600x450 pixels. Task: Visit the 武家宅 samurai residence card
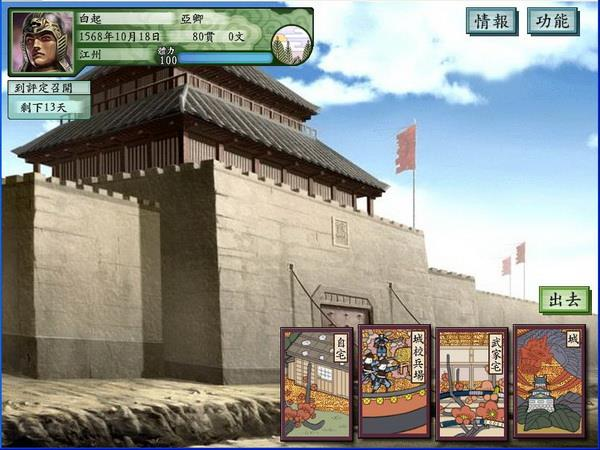(x=471, y=383)
